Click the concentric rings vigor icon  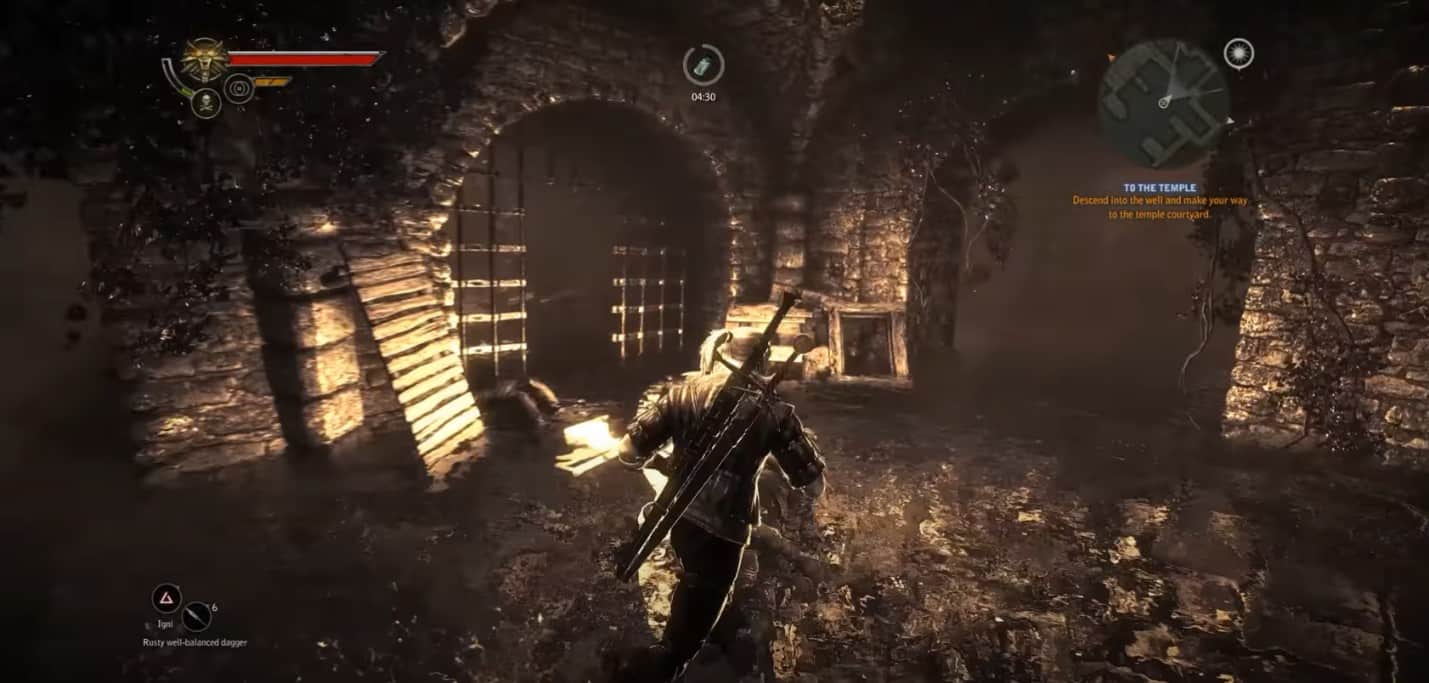(x=239, y=88)
